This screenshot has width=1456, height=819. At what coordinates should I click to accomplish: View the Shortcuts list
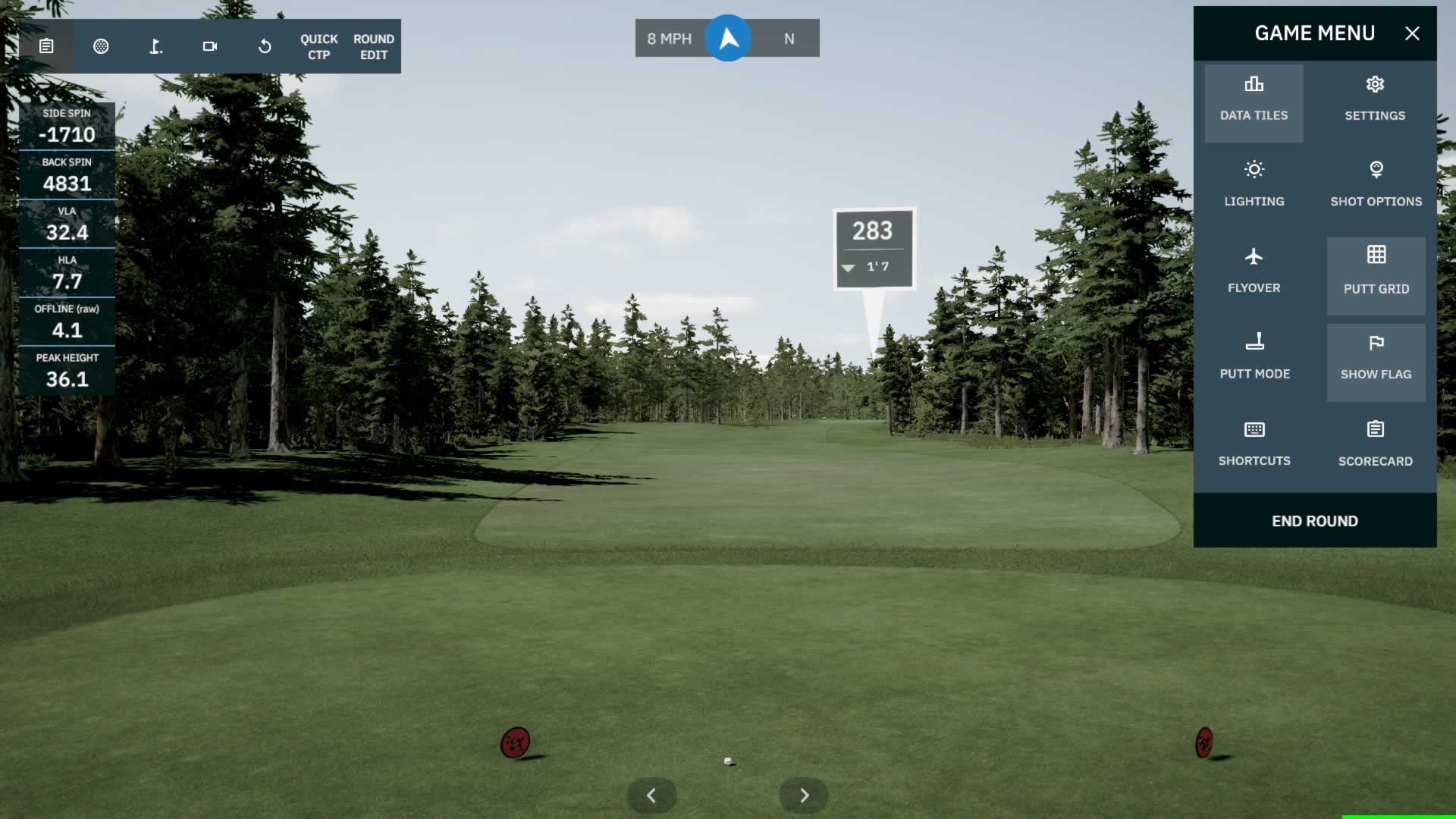[1254, 444]
